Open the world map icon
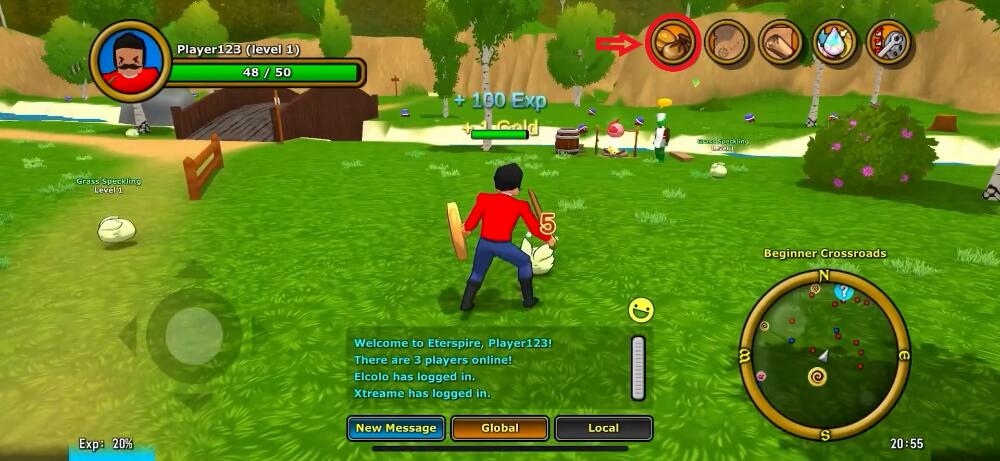This screenshot has height=461, width=1000. pyautogui.click(x=727, y=43)
